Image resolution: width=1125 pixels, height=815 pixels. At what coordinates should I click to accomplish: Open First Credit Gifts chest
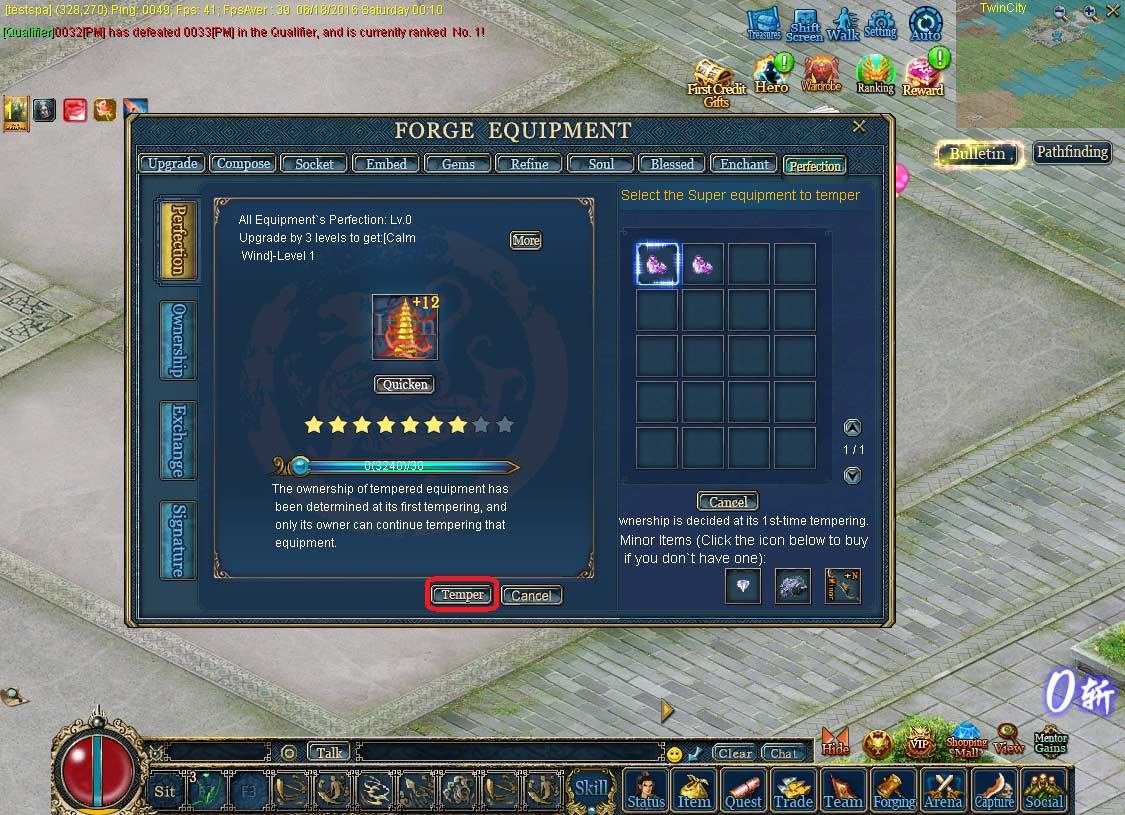pyautogui.click(x=716, y=82)
